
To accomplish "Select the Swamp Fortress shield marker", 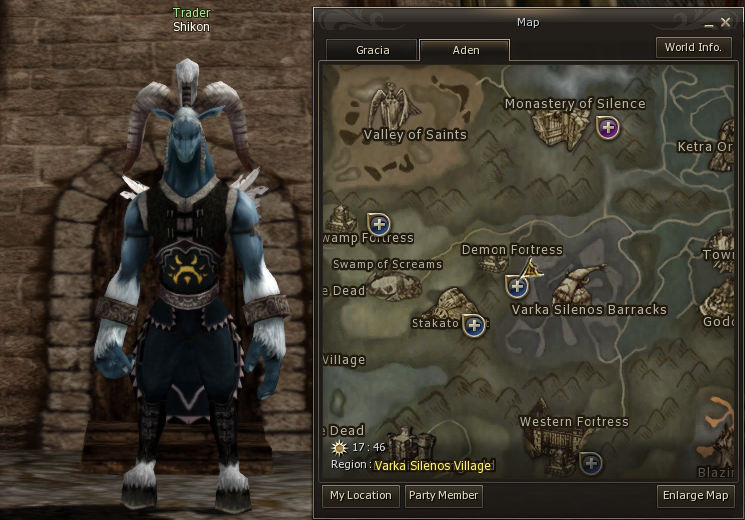I will [378, 223].
